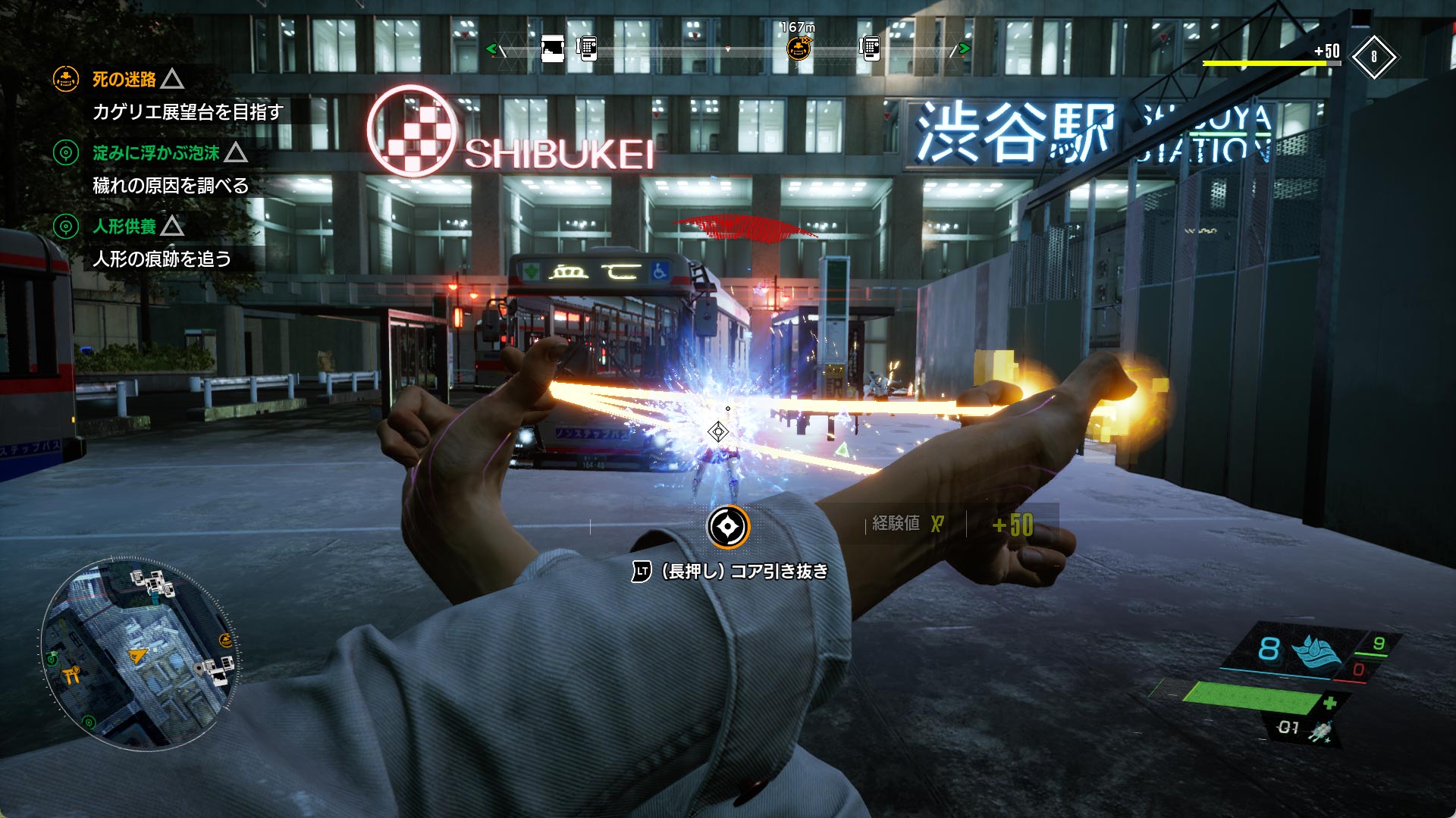The image size is (1456, 818).
Task: Open the 淀みに浮かぶ泡沫 side quest entry
Action: click(x=155, y=152)
